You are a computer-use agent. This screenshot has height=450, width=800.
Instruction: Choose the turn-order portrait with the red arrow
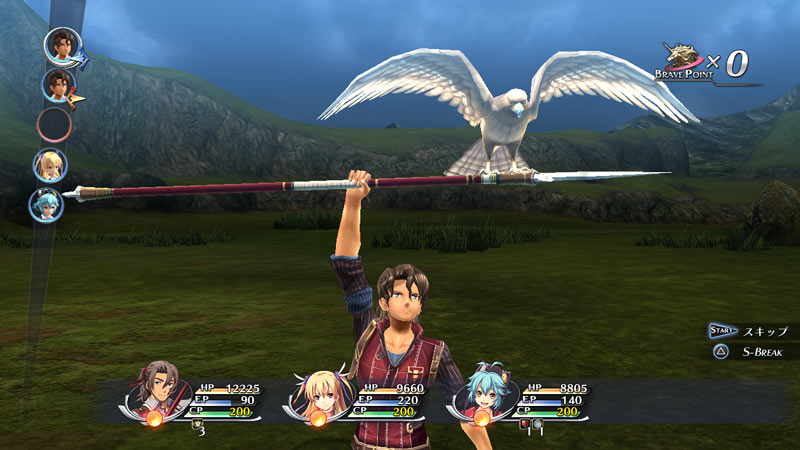click(x=59, y=85)
